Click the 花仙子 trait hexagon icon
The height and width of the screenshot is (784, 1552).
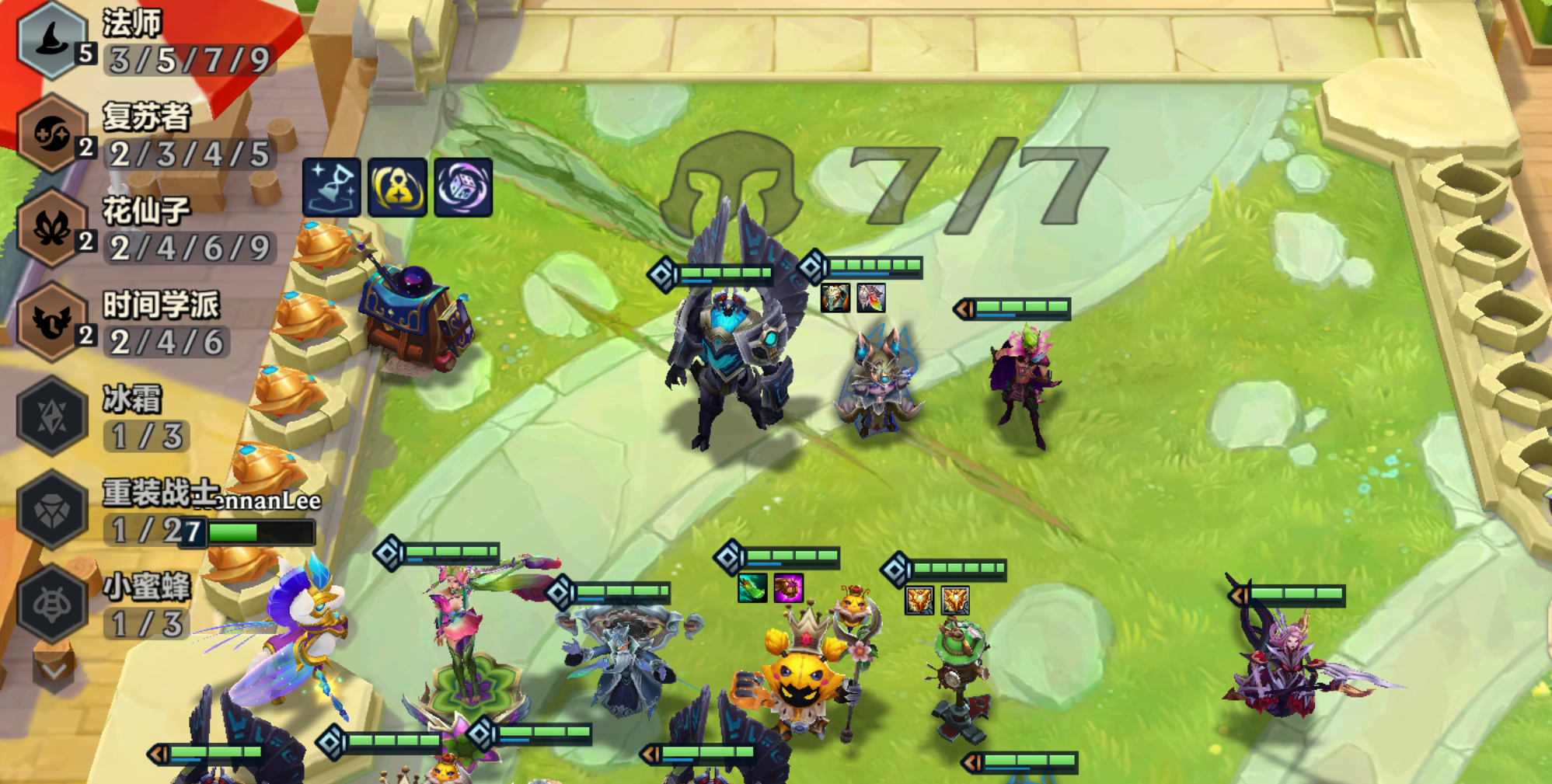[51, 228]
